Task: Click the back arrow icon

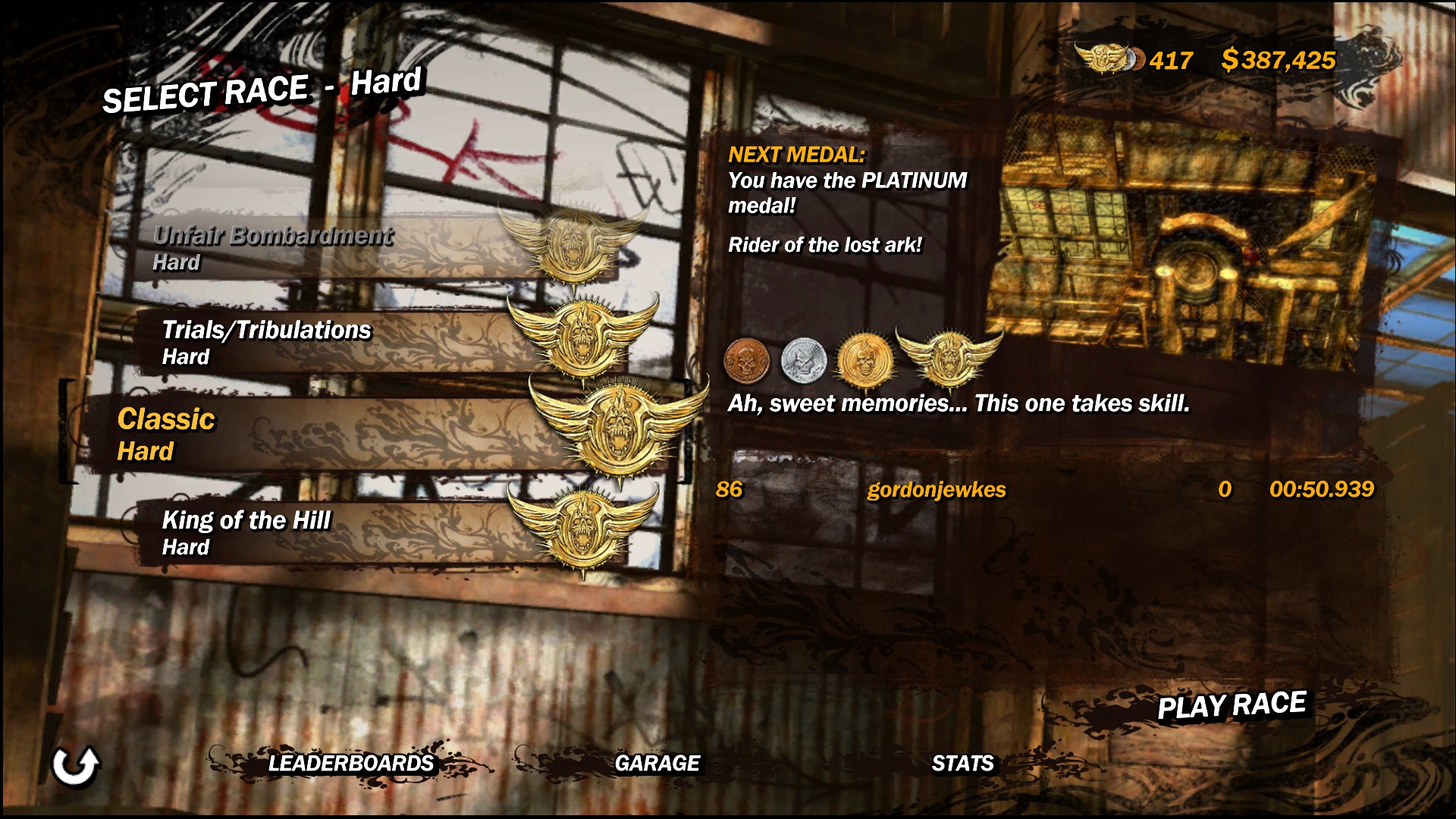Action: click(x=75, y=766)
